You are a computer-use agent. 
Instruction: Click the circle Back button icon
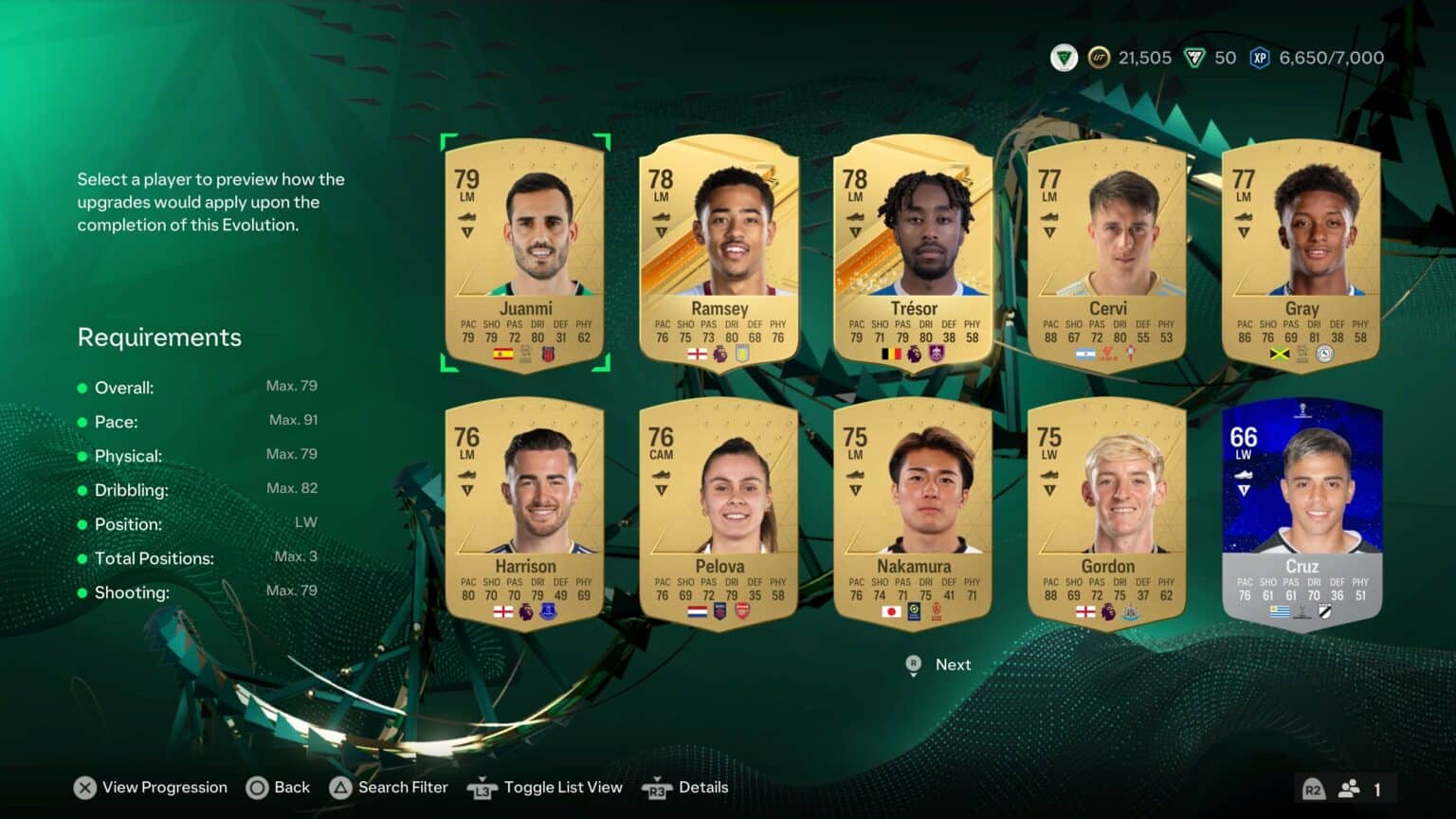(x=256, y=787)
